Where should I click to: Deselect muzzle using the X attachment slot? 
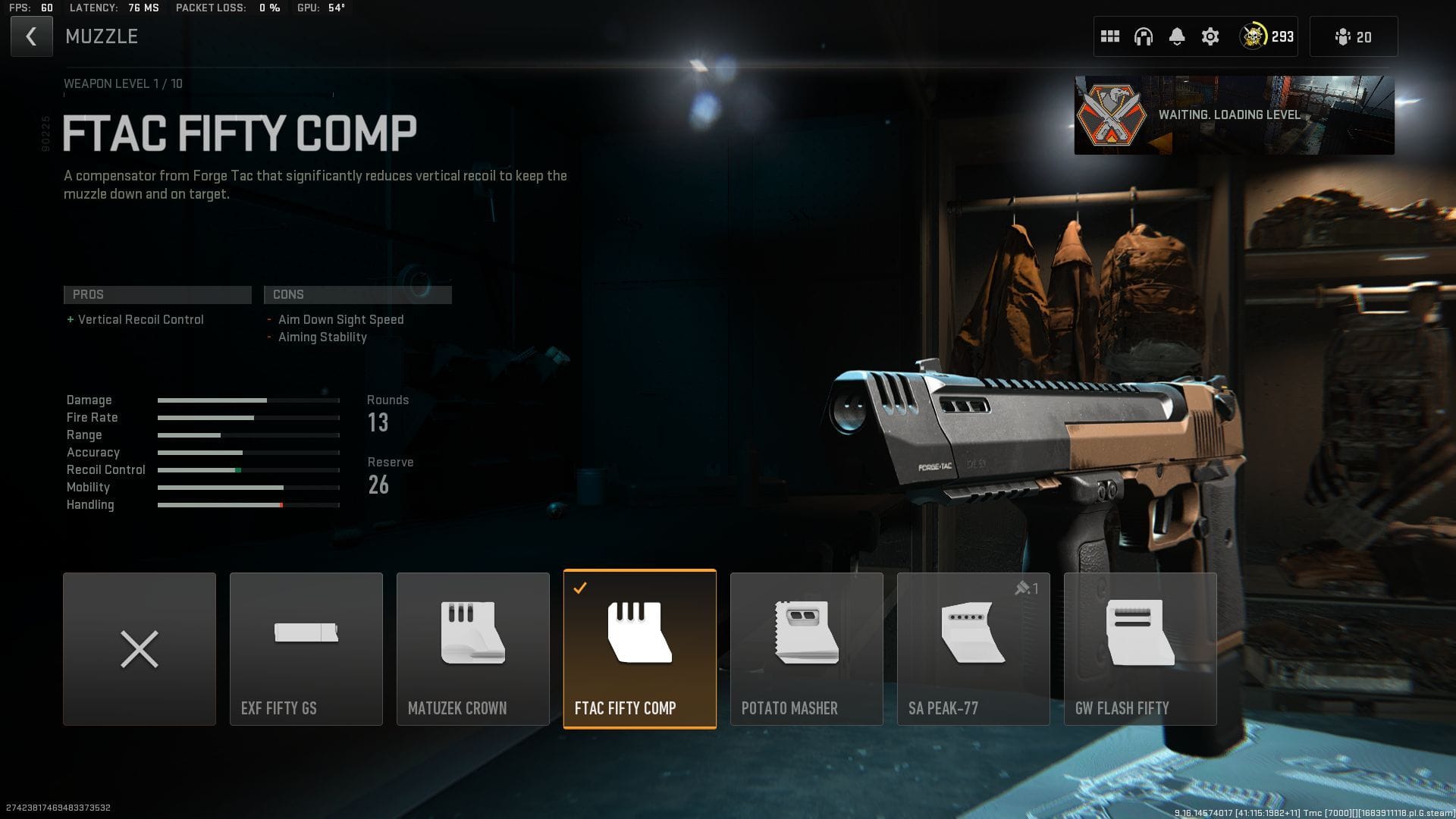140,648
